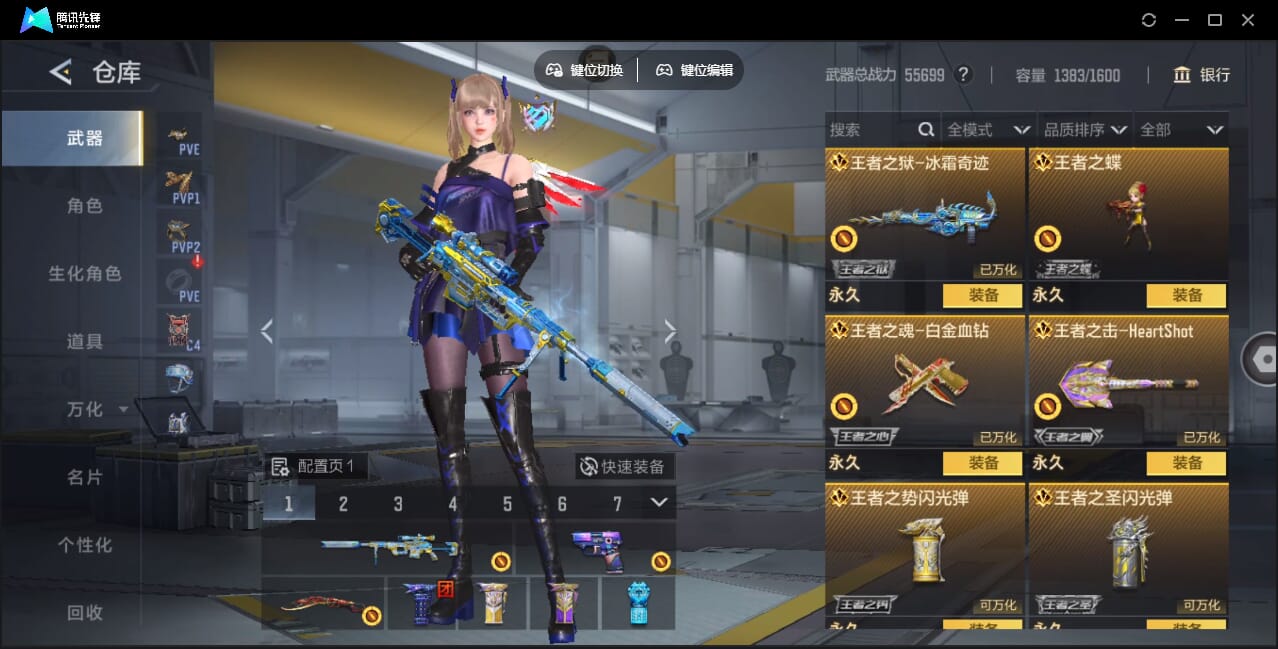This screenshot has width=1278, height=649.
Task: Open the 生化角色 category
Action: click(x=85, y=274)
